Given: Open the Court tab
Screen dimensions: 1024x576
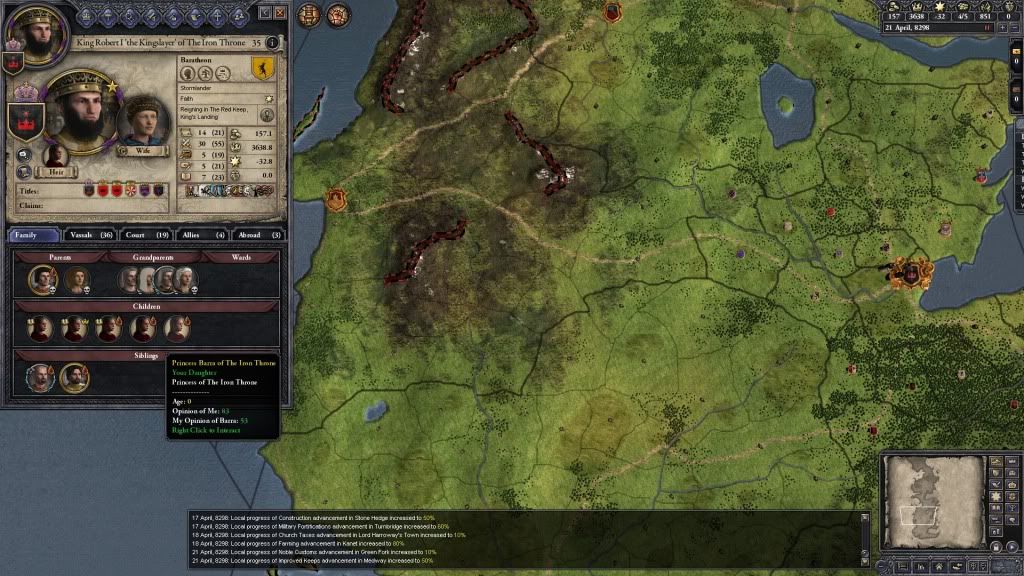Looking at the screenshot, I should coord(142,234).
